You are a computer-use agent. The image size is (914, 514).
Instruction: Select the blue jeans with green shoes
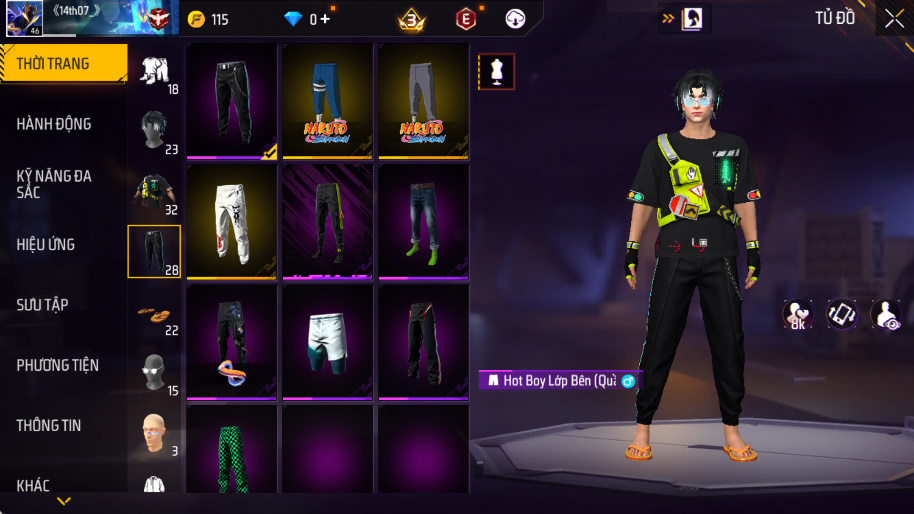click(423, 222)
